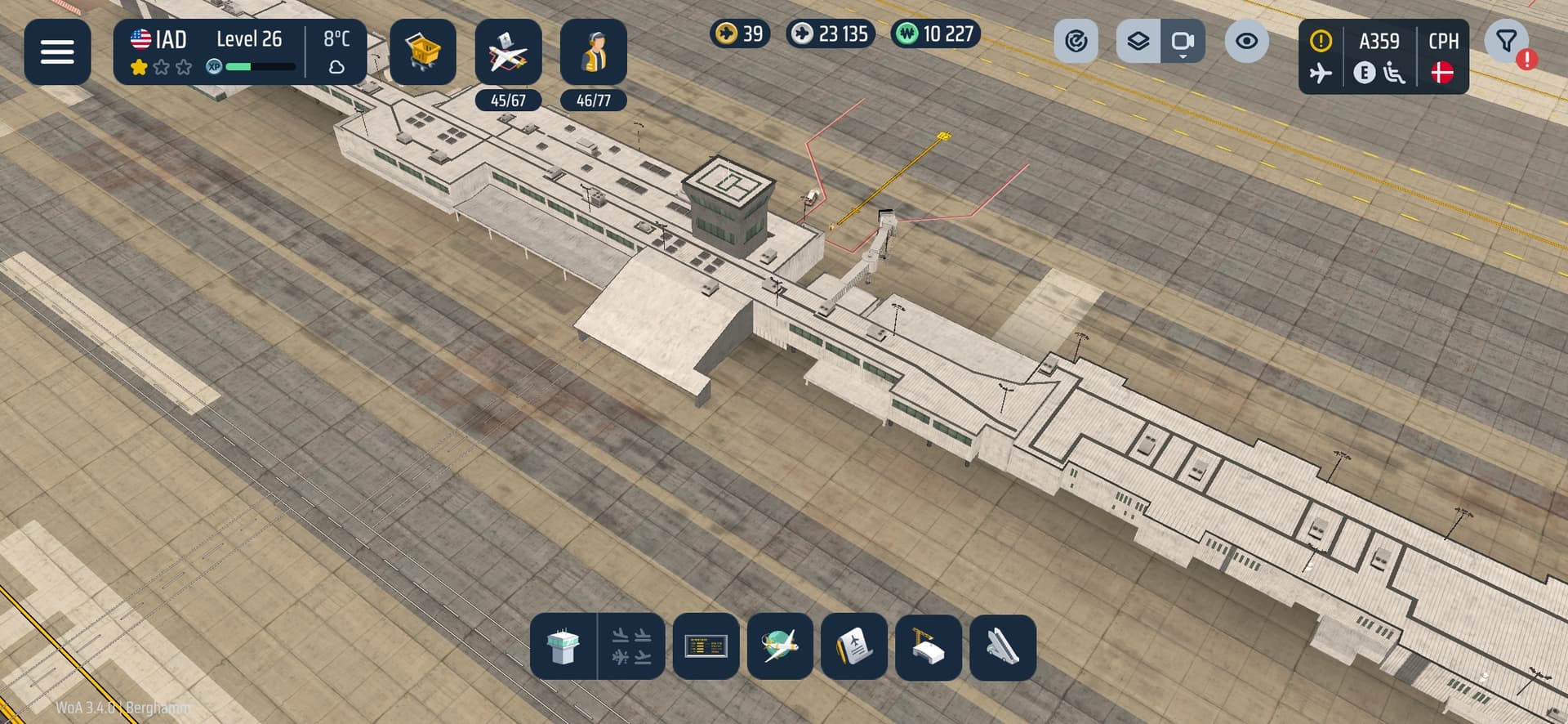
Task: Open the crane construction button
Action: coord(928,646)
